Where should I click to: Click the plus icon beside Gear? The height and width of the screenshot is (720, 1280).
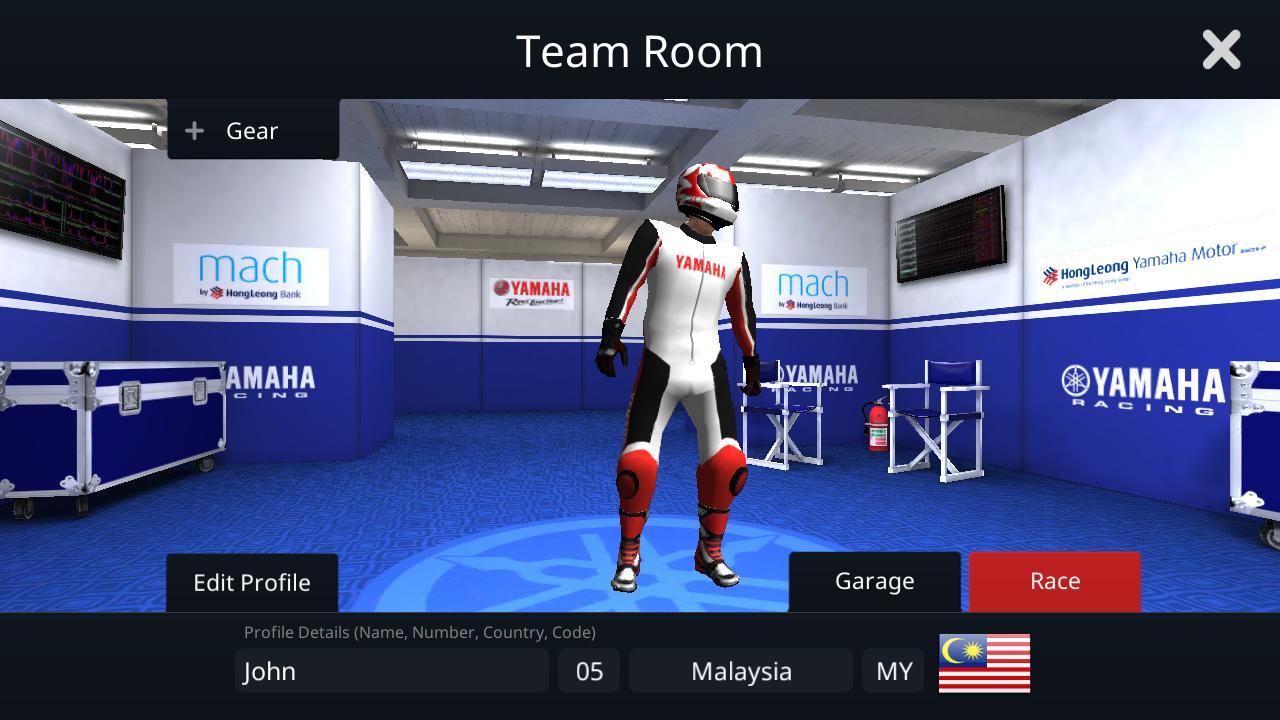(x=193, y=130)
